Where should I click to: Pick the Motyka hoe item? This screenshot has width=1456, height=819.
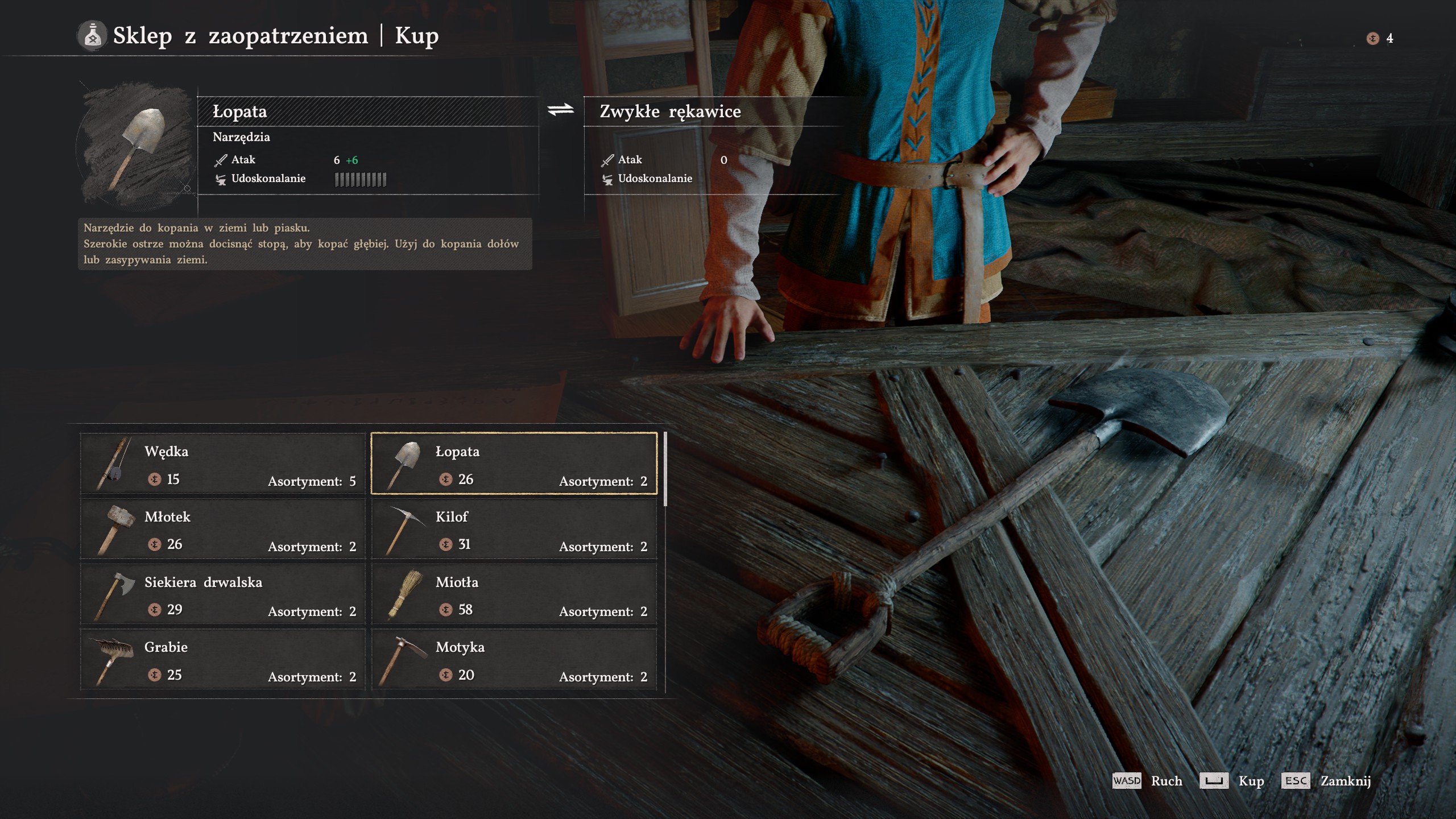pyautogui.click(x=514, y=660)
